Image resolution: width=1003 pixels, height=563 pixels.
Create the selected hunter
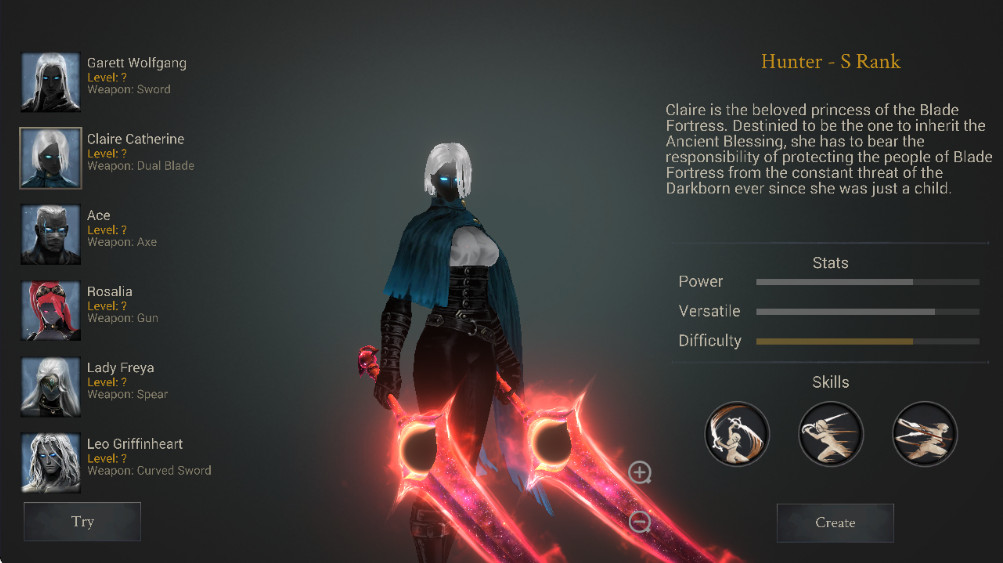pyautogui.click(x=835, y=522)
